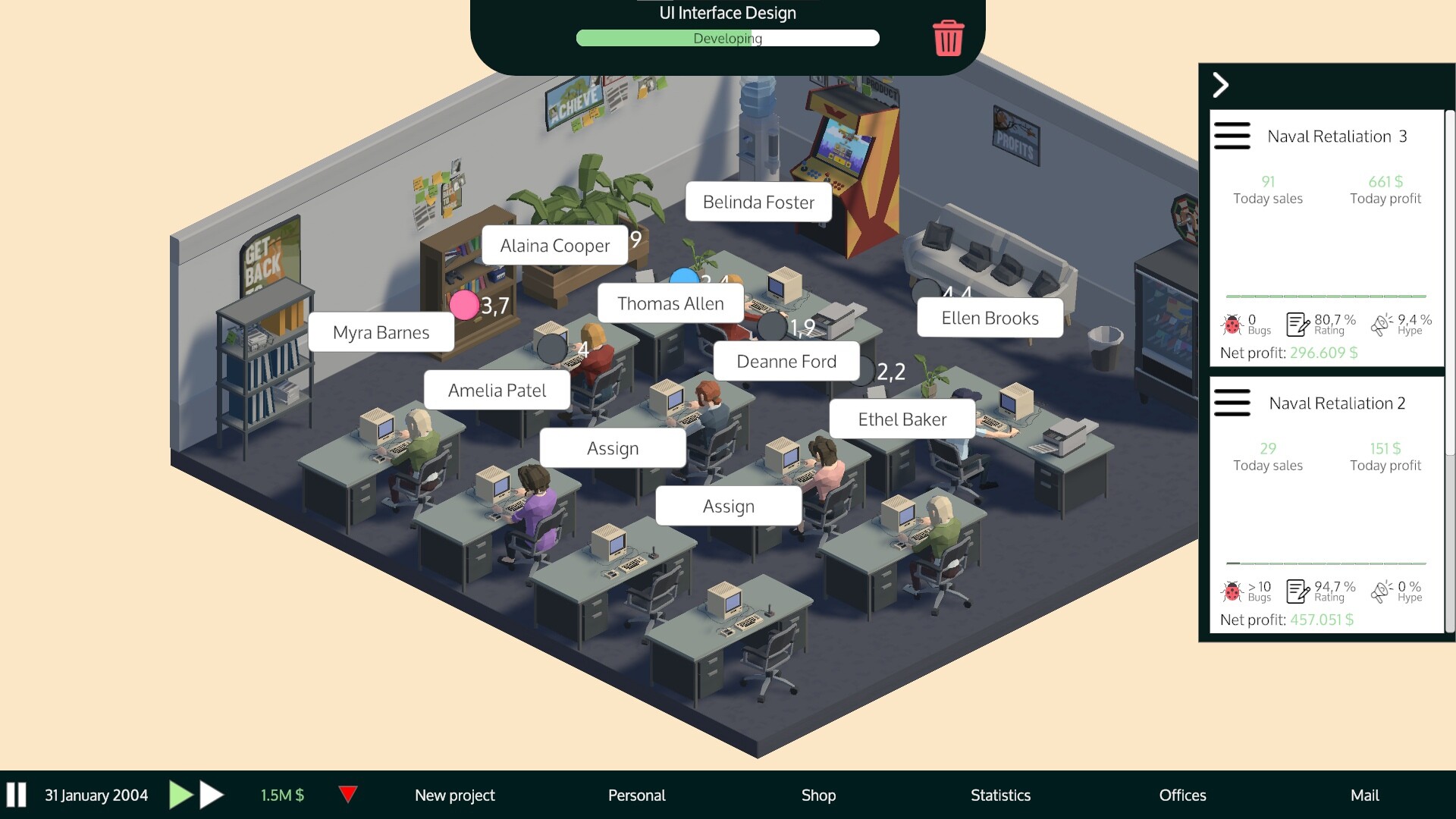Open Naval Retaliation 3 hamburger menu
The image size is (1456, 819).
[x=1232, y=136]
